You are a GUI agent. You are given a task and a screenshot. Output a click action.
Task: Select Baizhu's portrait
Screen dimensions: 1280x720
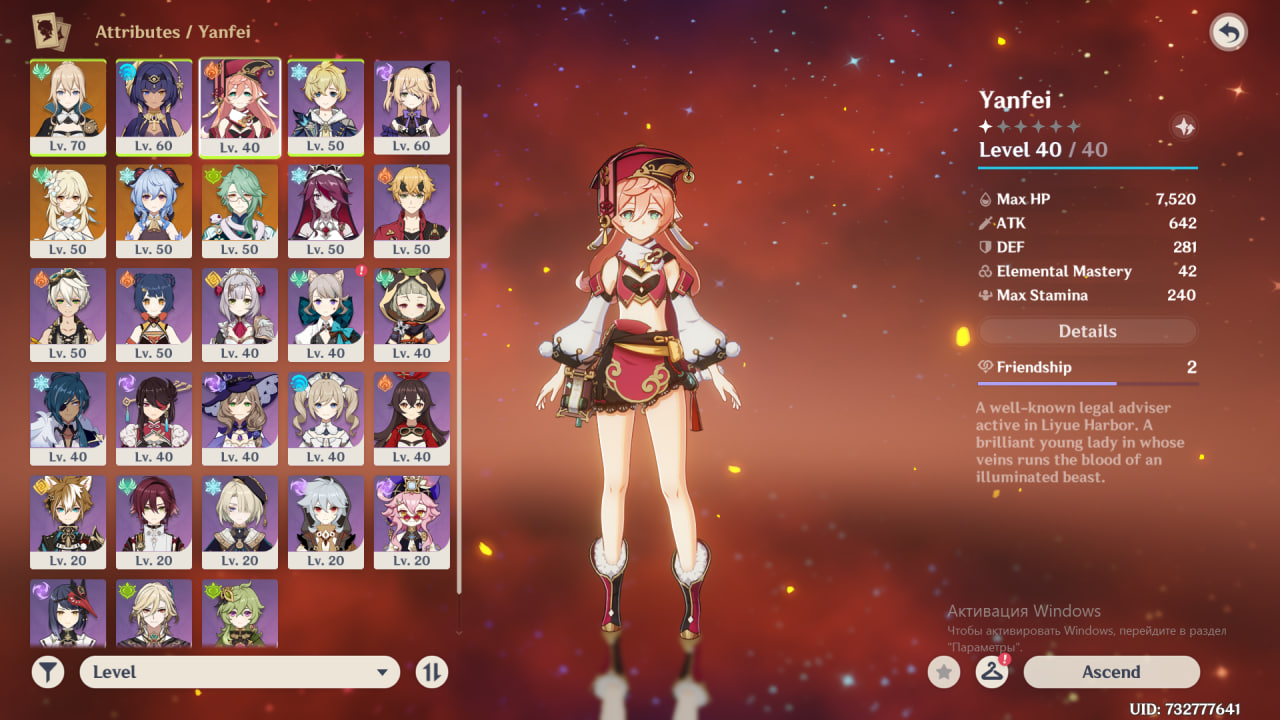(x=240, y=211)
